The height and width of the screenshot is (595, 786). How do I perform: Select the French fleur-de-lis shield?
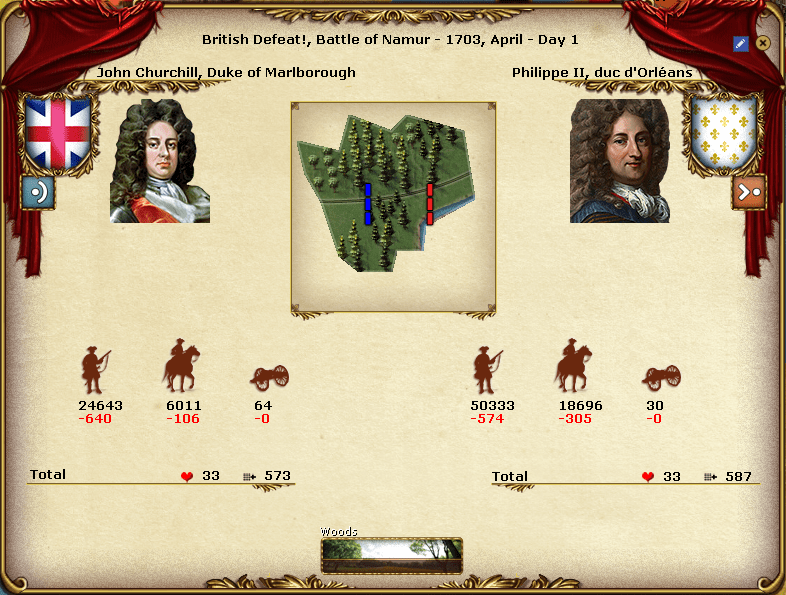tap(725, 132)
